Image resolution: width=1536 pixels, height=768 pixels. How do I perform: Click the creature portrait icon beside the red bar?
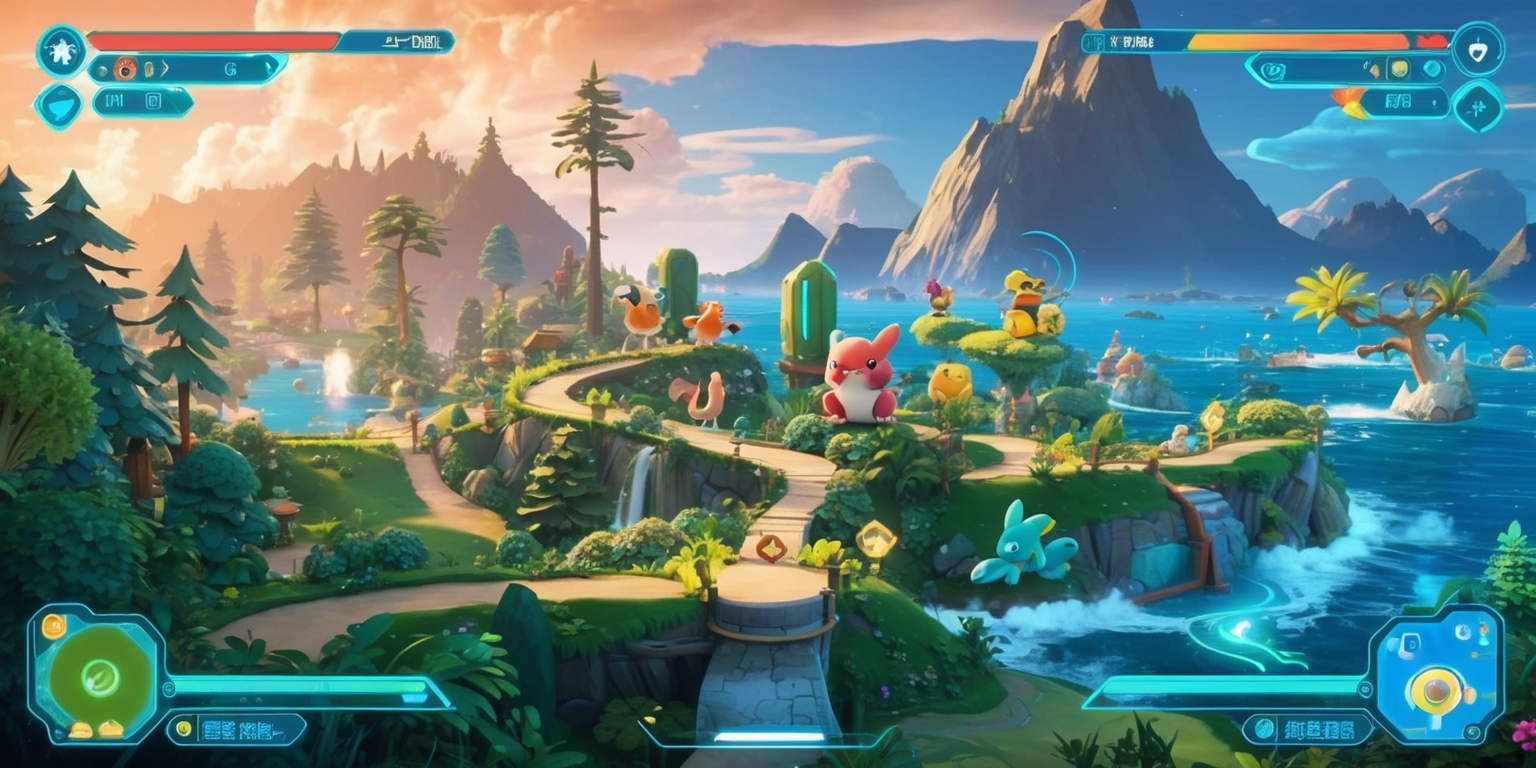[61, 50]
